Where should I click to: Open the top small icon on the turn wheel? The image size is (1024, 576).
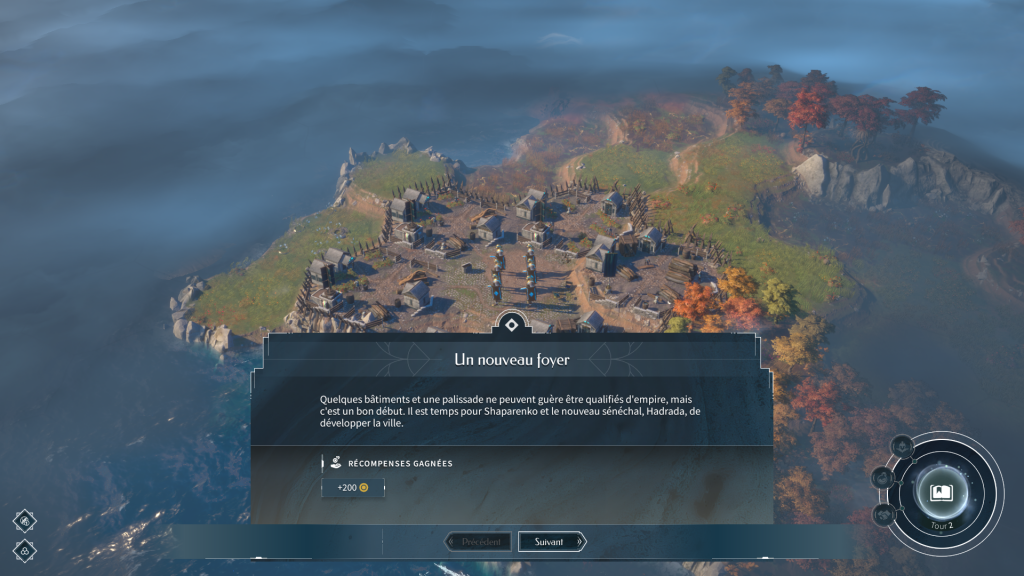click(x=902, y=446)
